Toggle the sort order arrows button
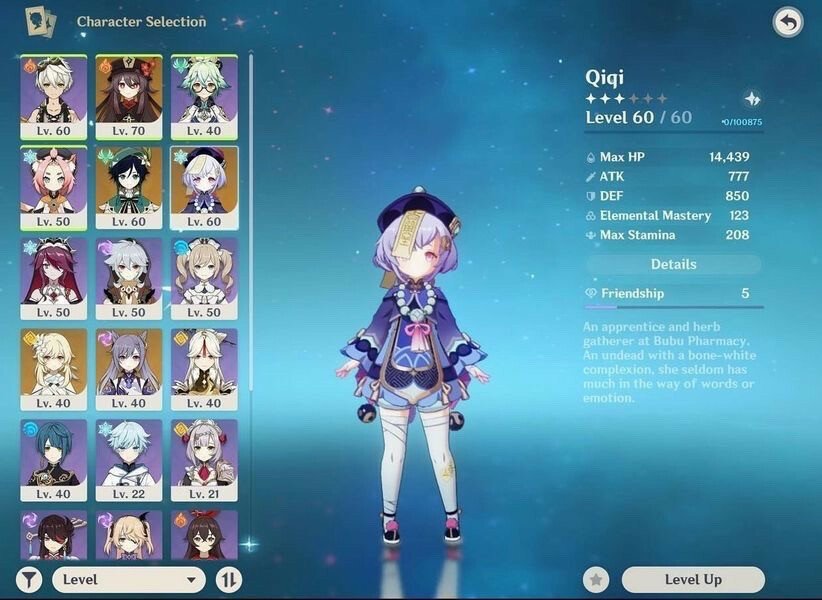The image size is (822, 600). click(x=229, y=579)
